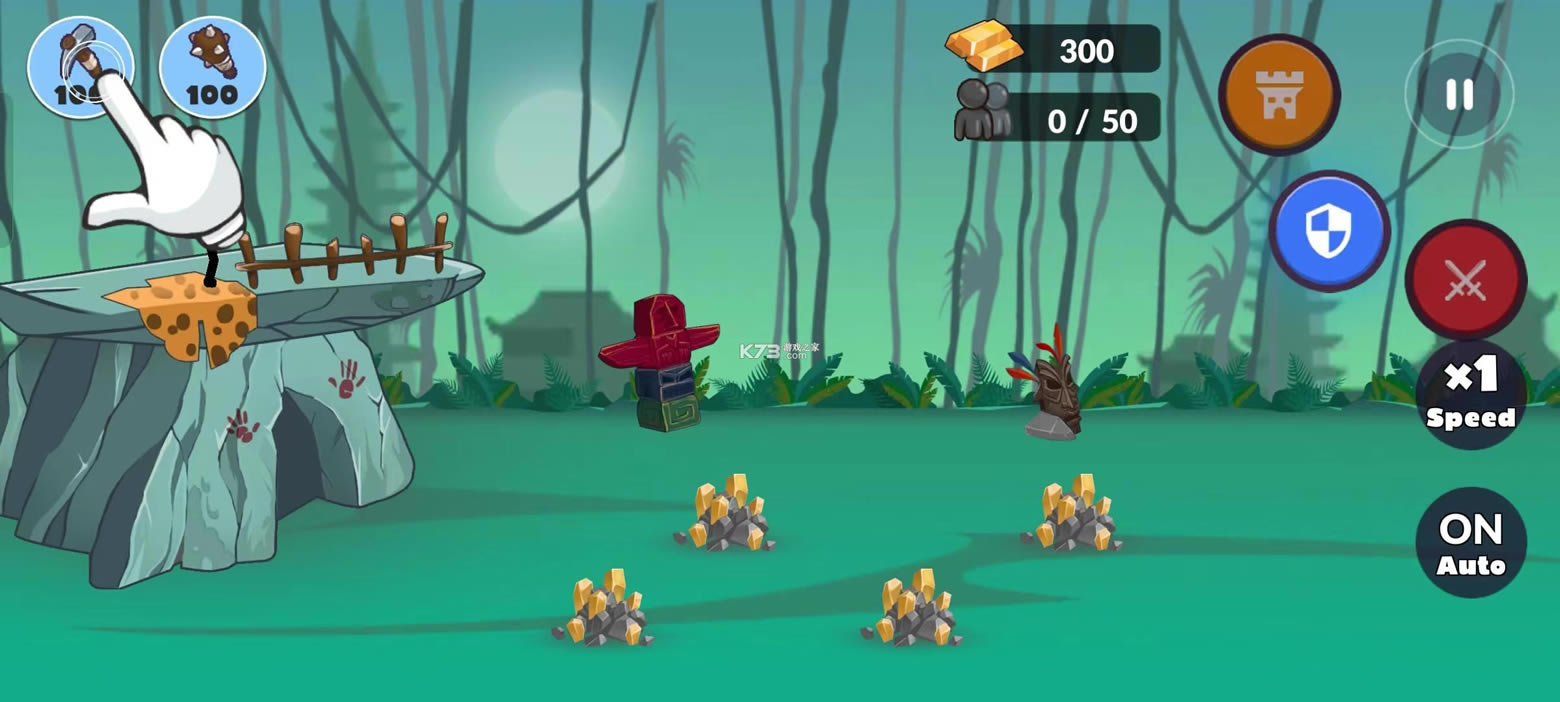Activate the blue shield defend command

click(x=1329, y=231)
